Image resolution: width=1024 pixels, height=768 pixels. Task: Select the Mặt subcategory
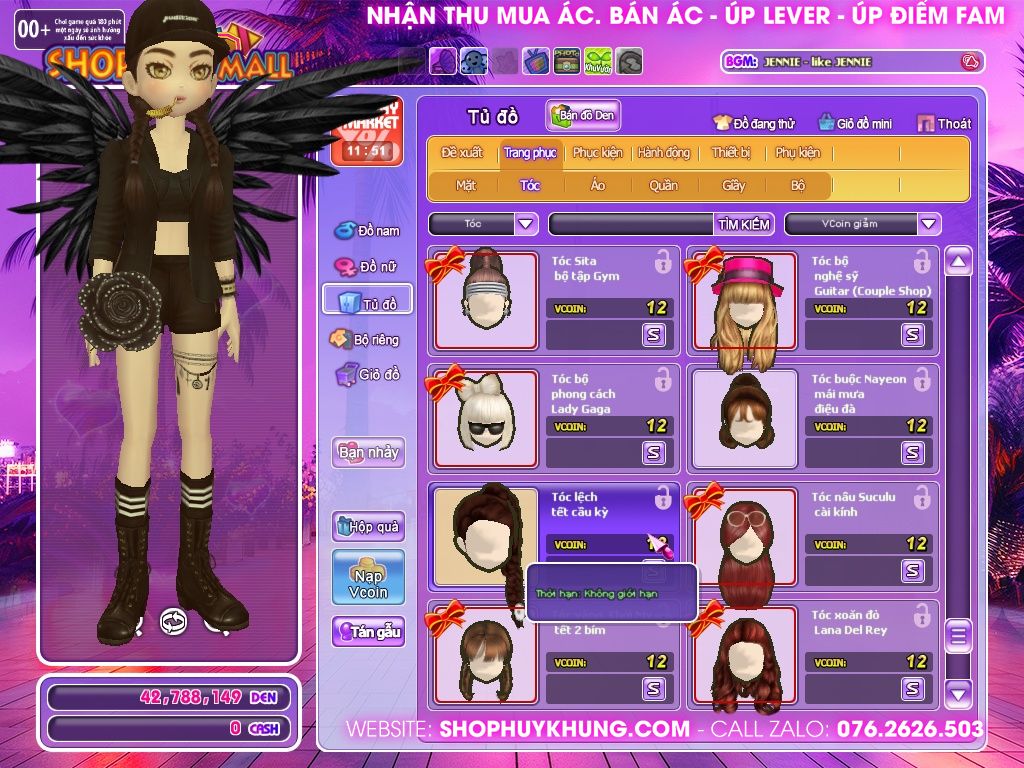point(466,186)
